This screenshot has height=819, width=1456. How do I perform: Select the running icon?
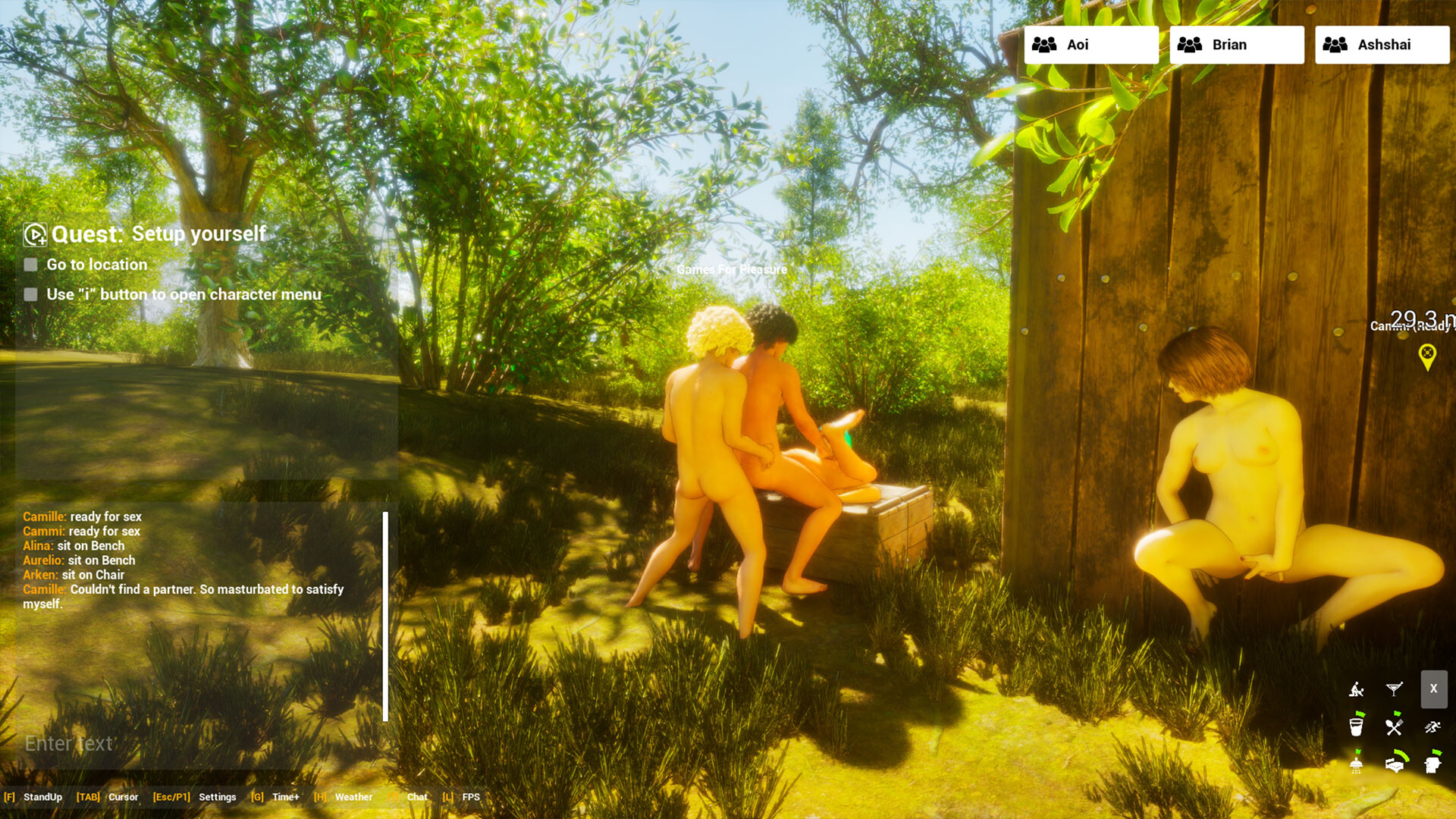1432,726
